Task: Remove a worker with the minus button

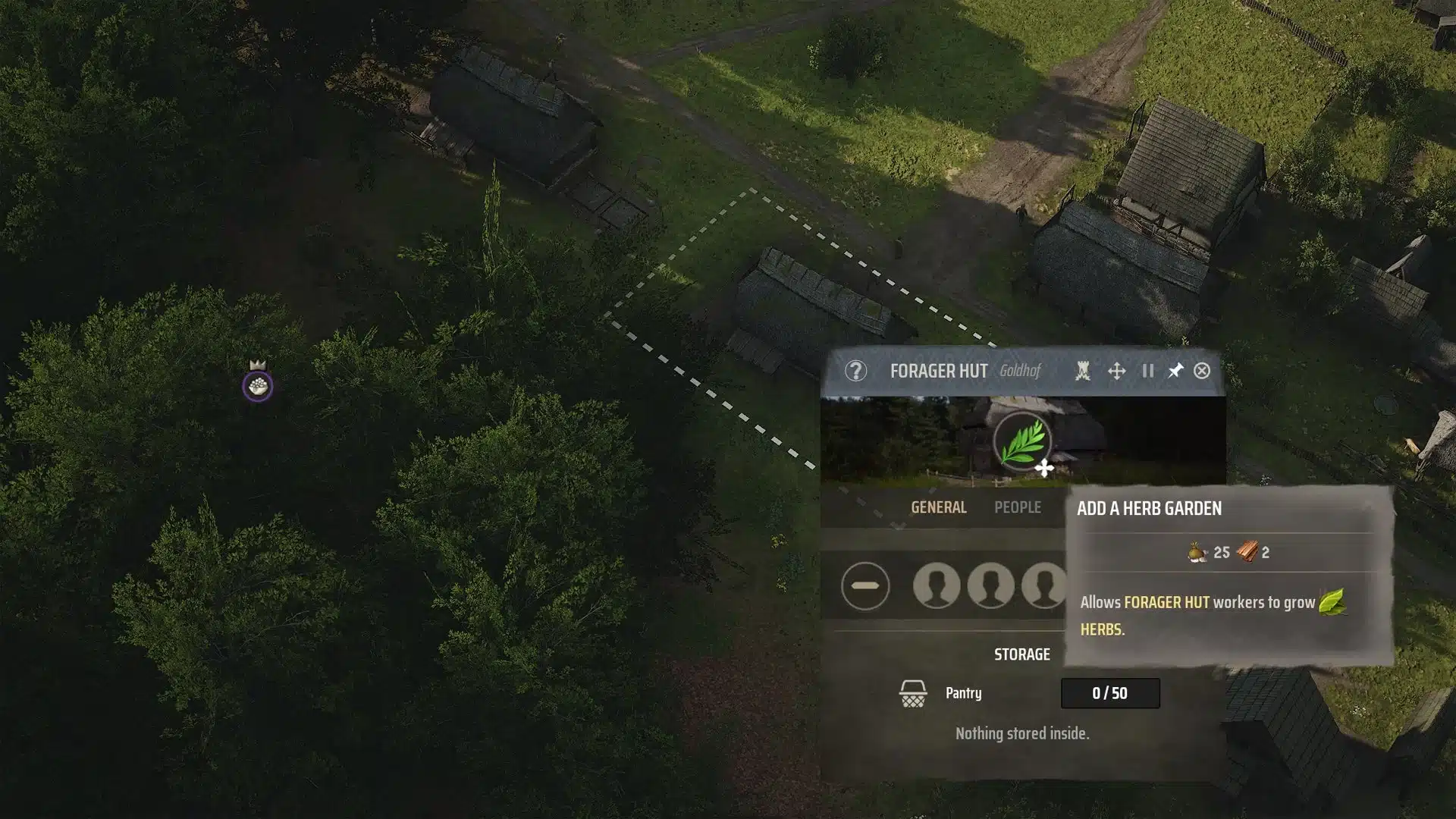Action: 864,585
